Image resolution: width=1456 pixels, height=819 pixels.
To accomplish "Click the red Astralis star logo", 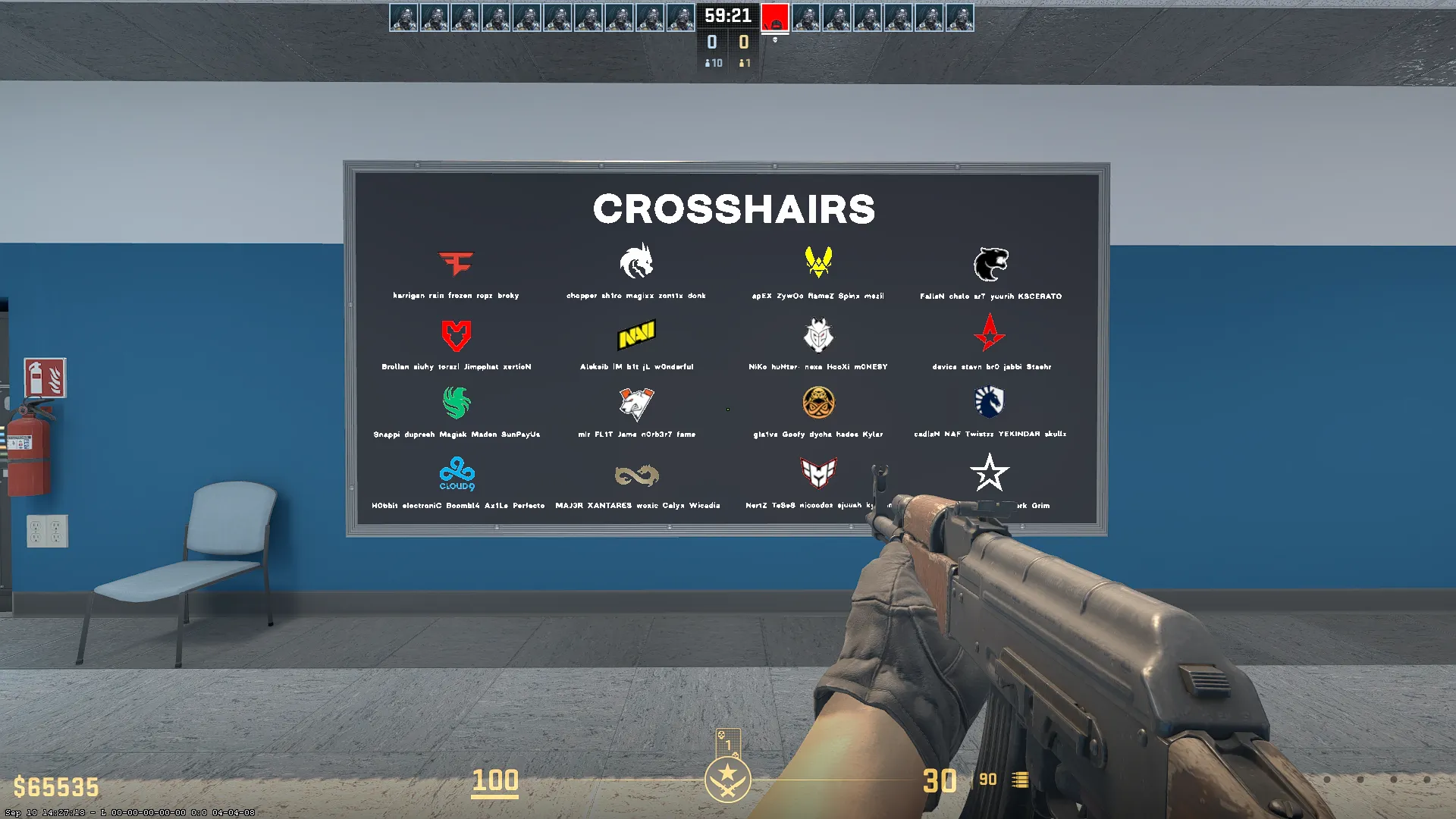I will [x=990, y=333].
